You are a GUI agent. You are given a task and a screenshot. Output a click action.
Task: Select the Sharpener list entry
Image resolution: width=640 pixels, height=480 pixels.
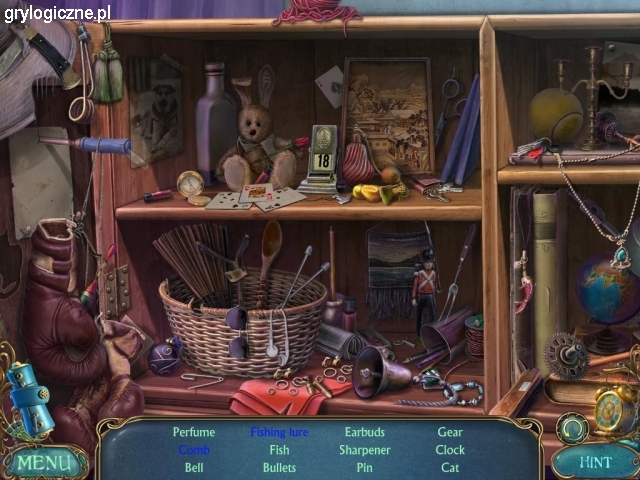364,450
